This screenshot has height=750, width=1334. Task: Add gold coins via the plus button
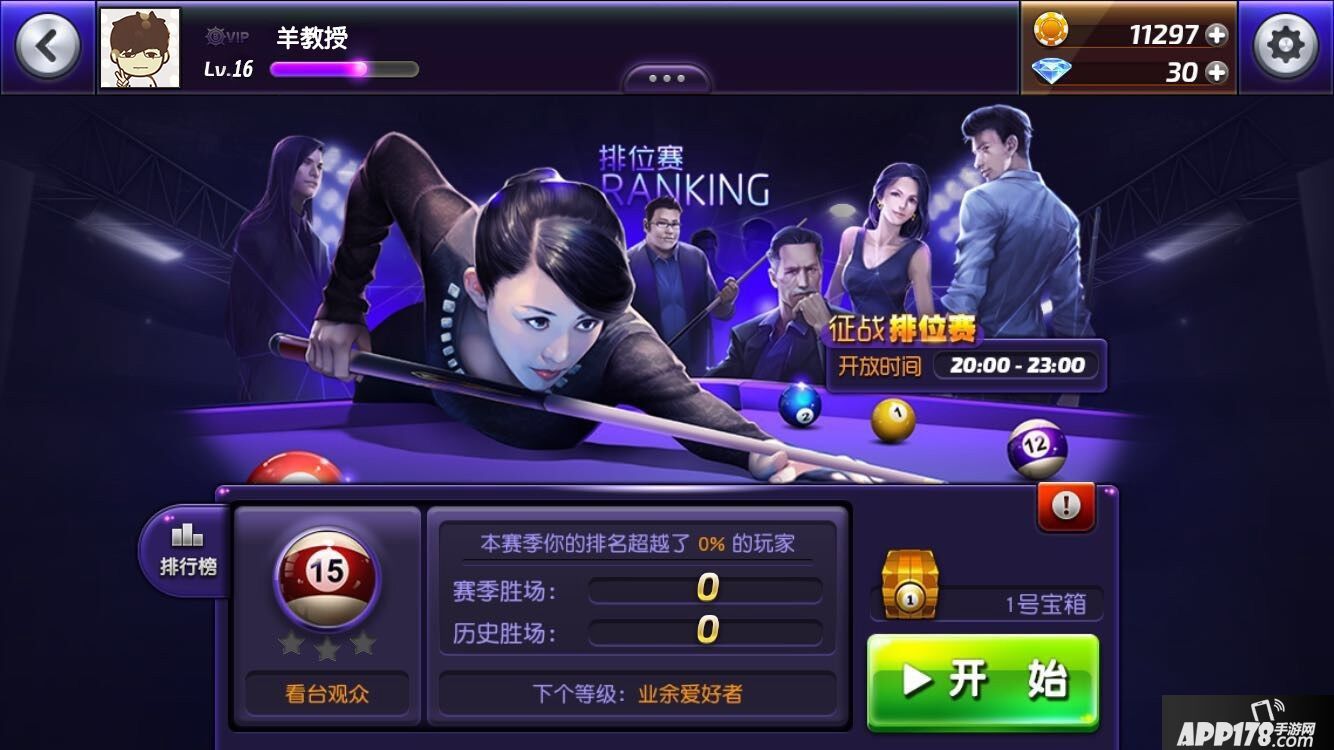click(x=1216, y=33)
